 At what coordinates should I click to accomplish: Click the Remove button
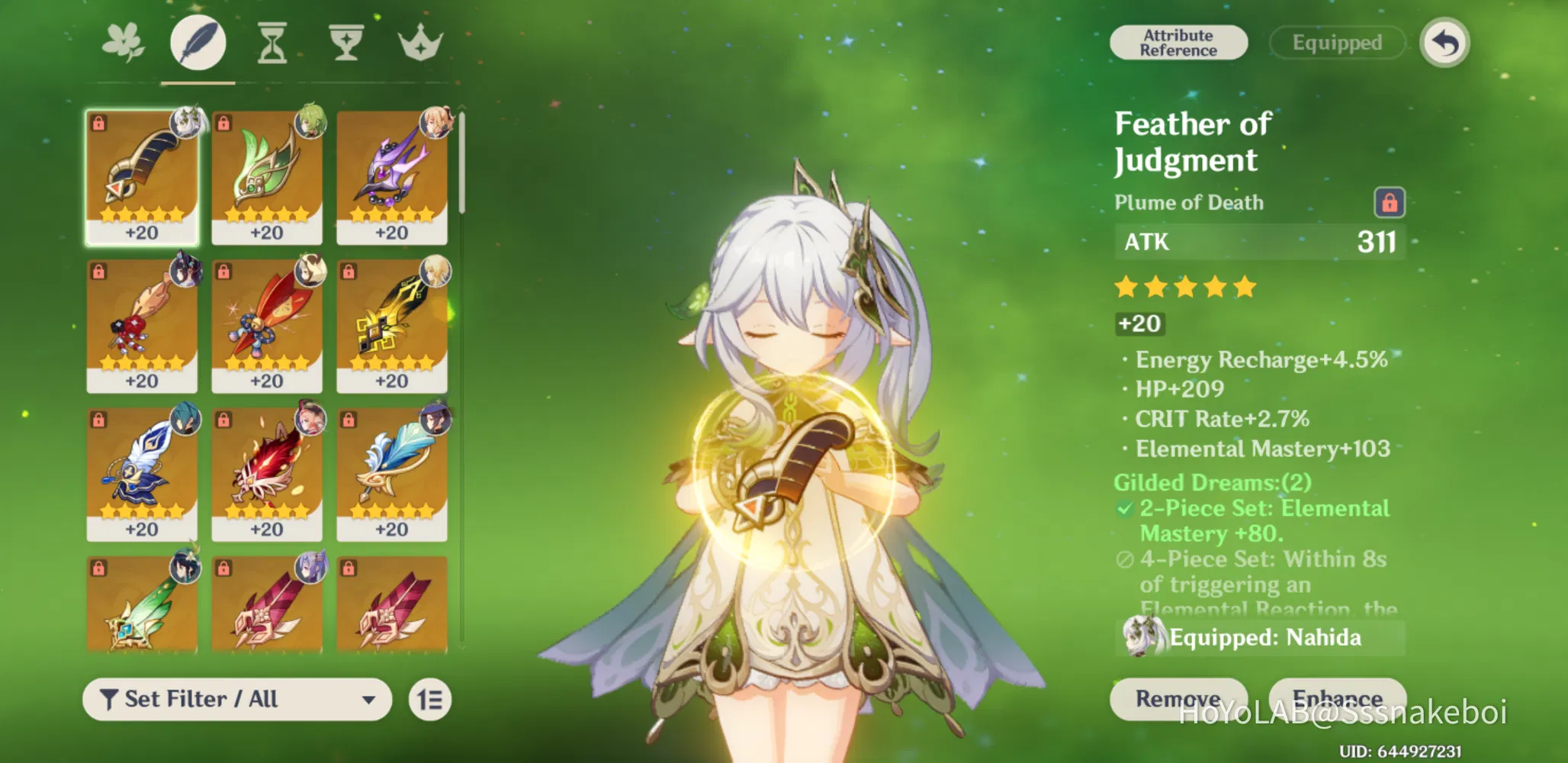pyautogui.click(x=1179, y=699)
